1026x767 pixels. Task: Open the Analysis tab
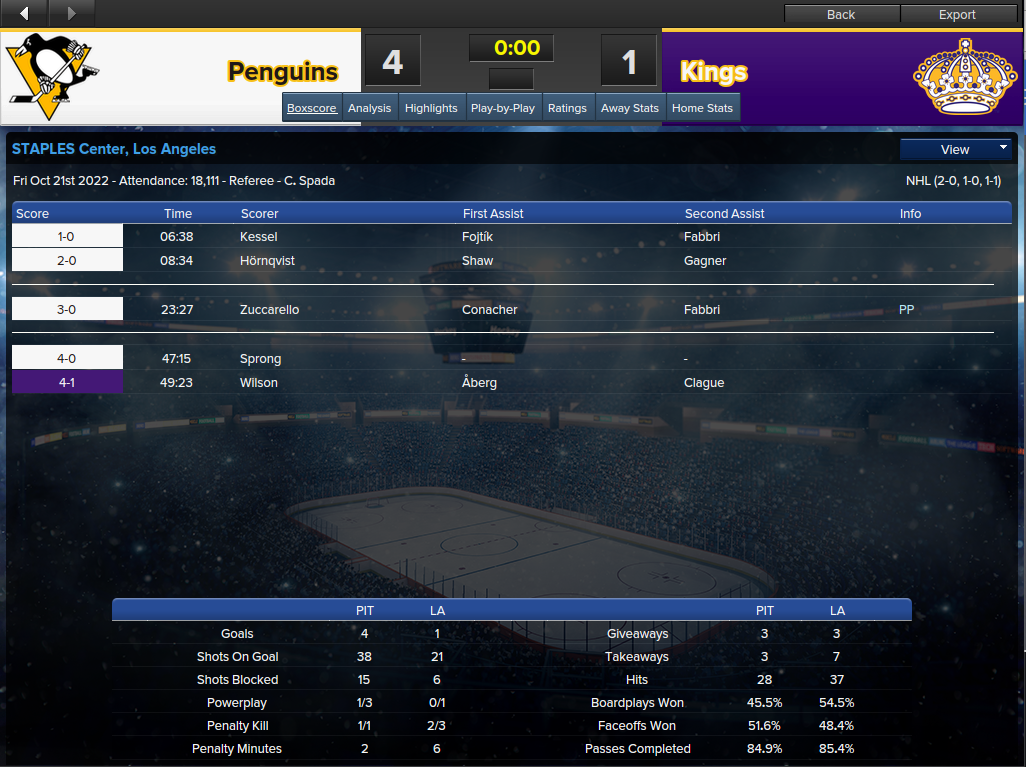(x=369, y=108)
